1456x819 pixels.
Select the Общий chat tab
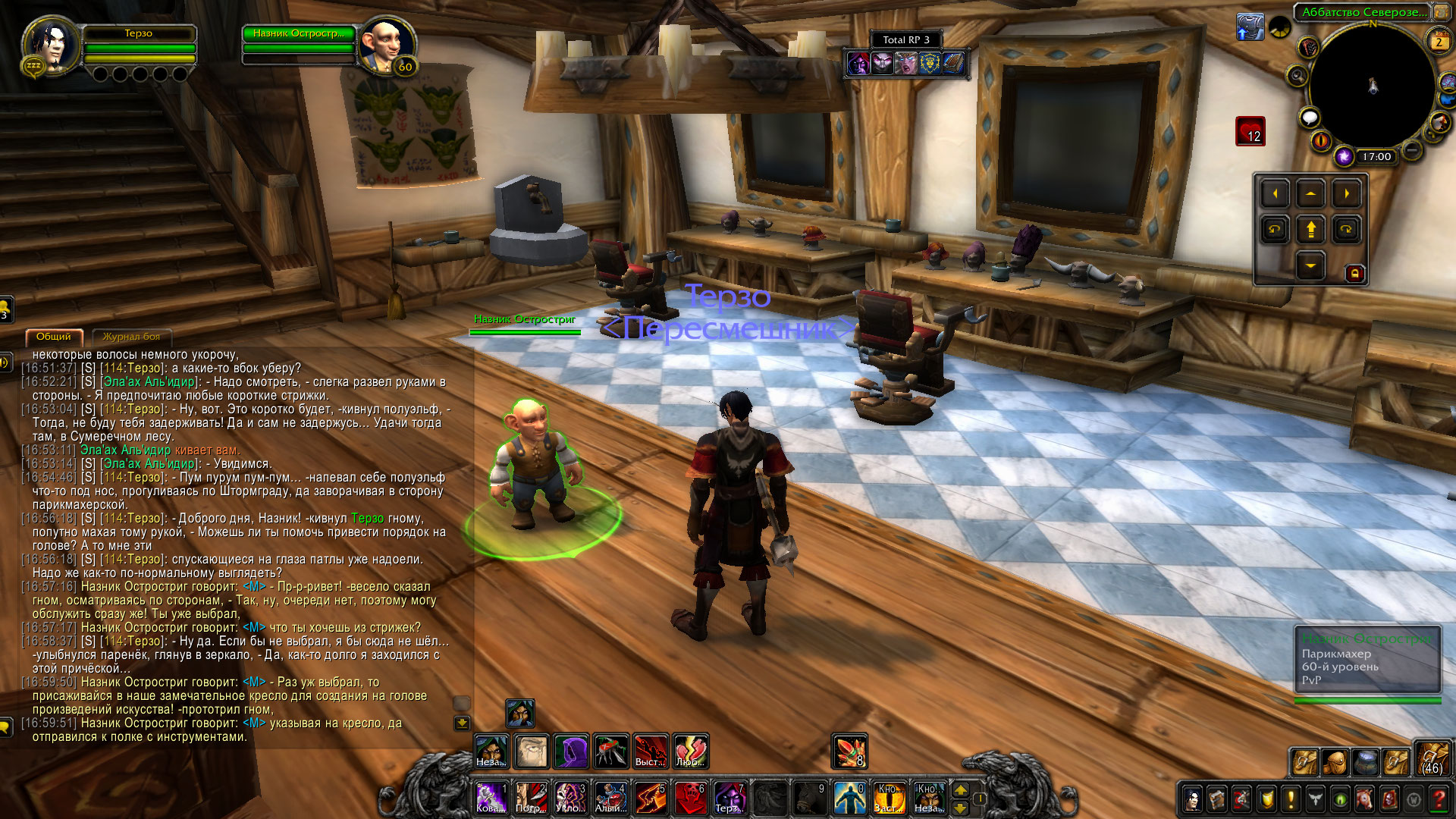click(x=54, y=337)
